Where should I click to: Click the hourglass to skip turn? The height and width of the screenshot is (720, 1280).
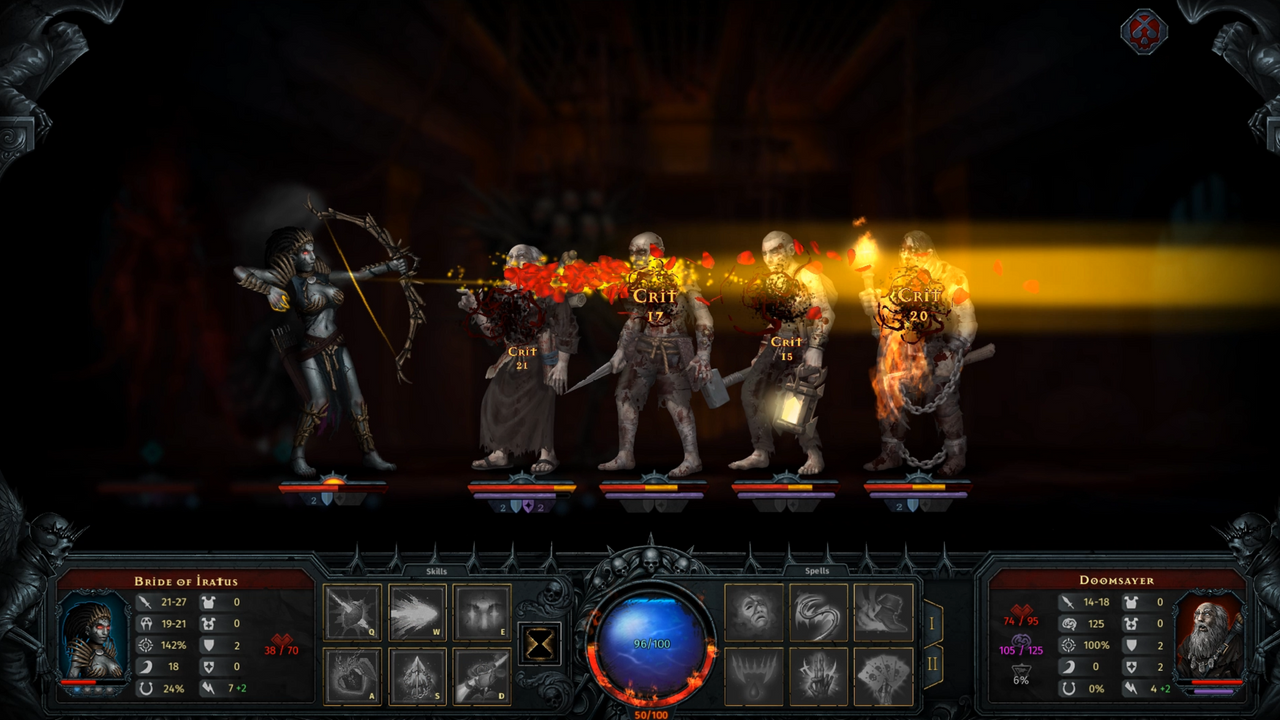pos(539,646)
